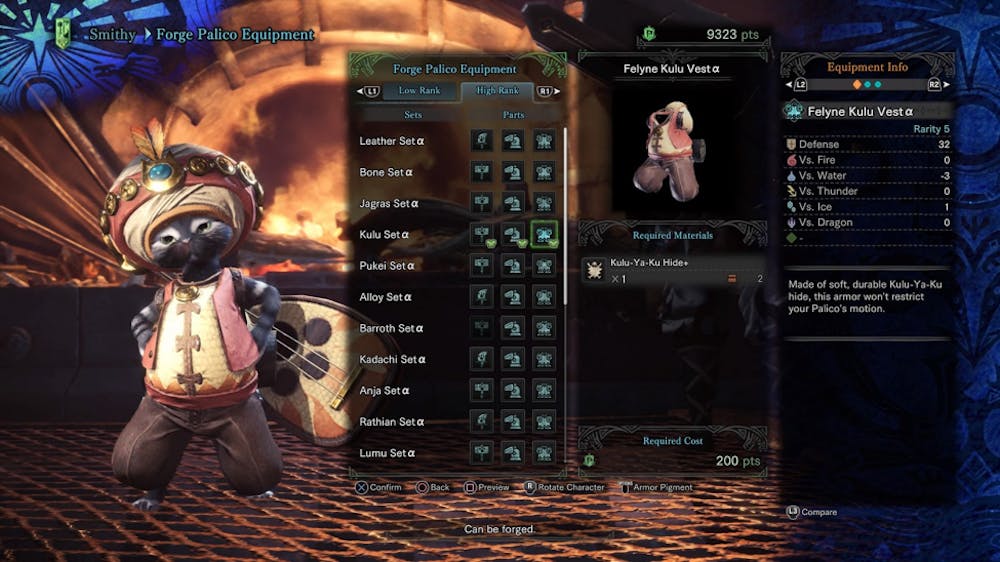Select the Leather Set α row

[393, 141]
